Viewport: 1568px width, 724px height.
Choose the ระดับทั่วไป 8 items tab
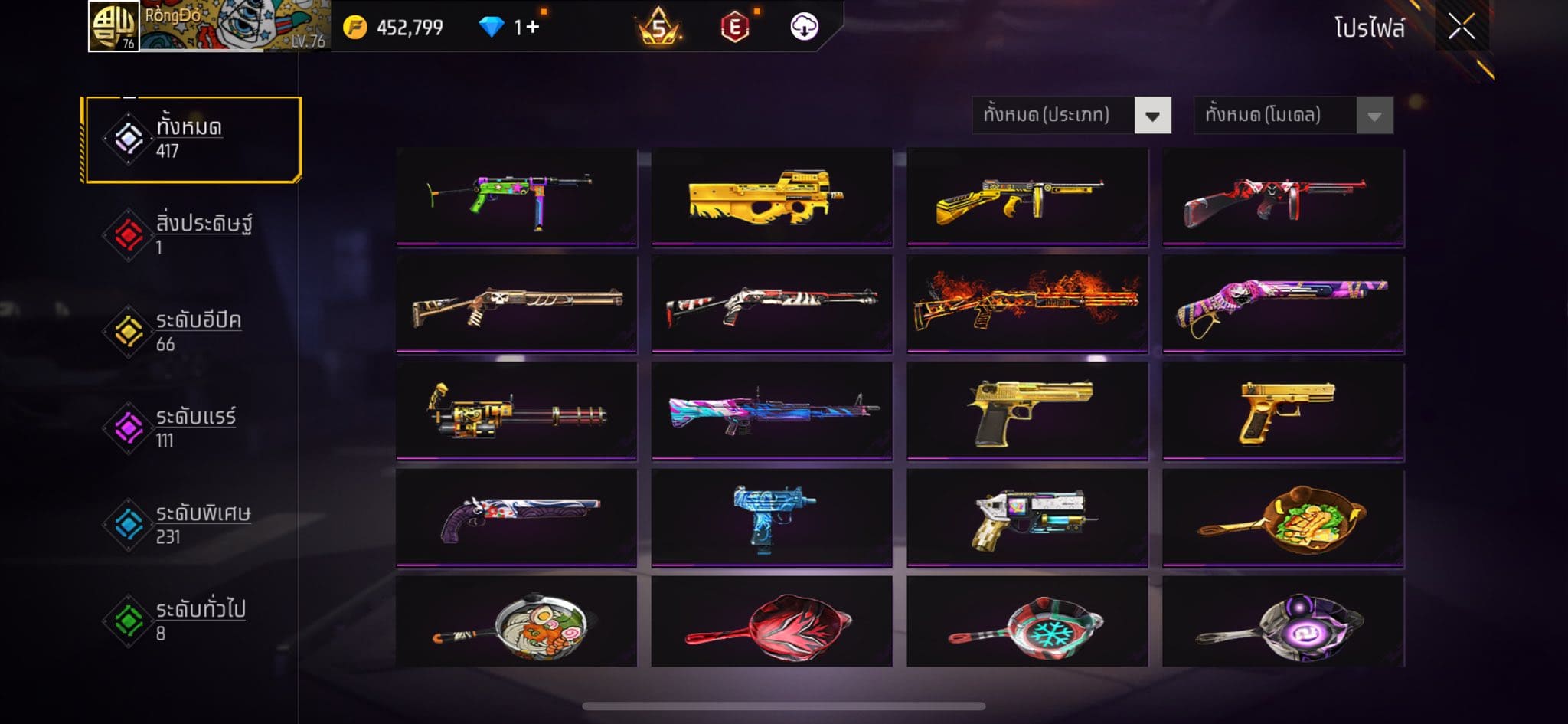(x=192, y=621)
